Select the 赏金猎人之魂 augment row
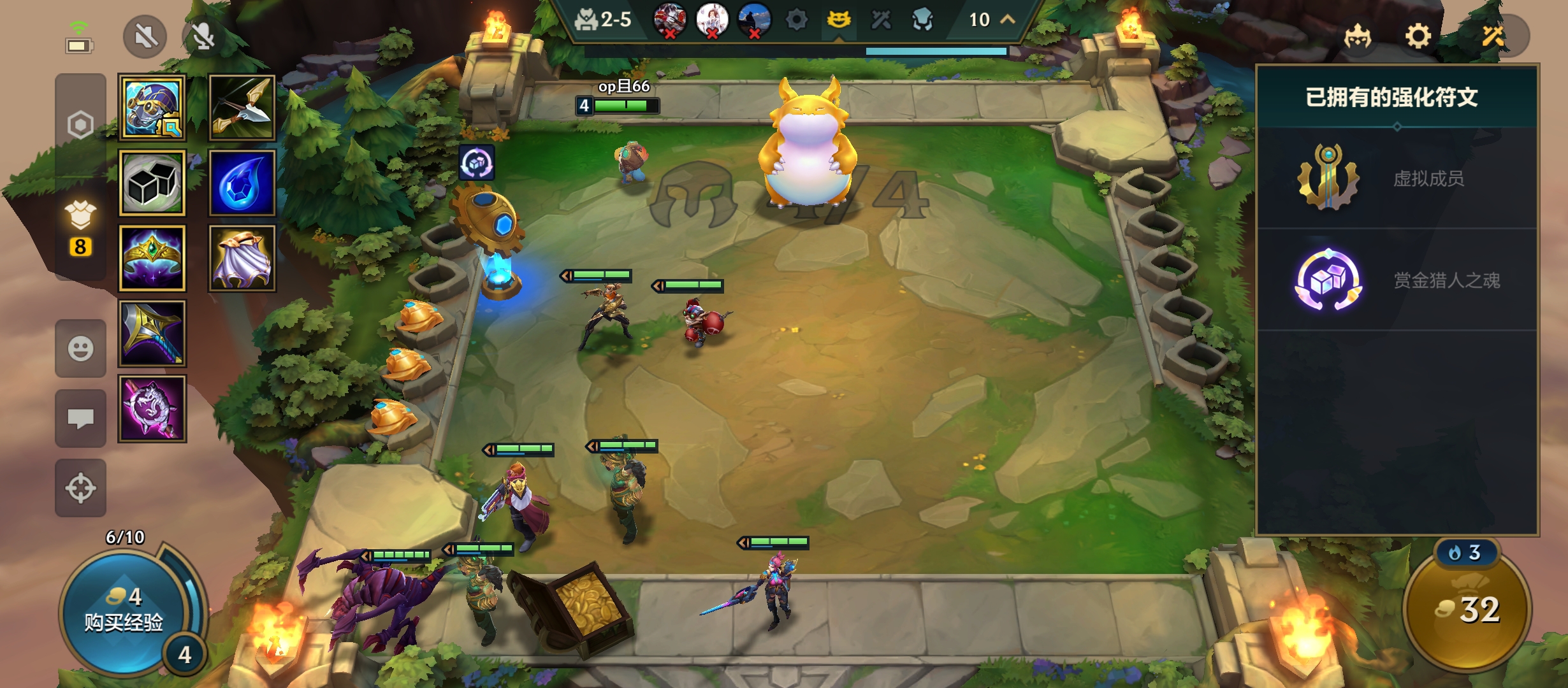Viewport: 1568px width, 688px height. click(x=1397, y=280)
